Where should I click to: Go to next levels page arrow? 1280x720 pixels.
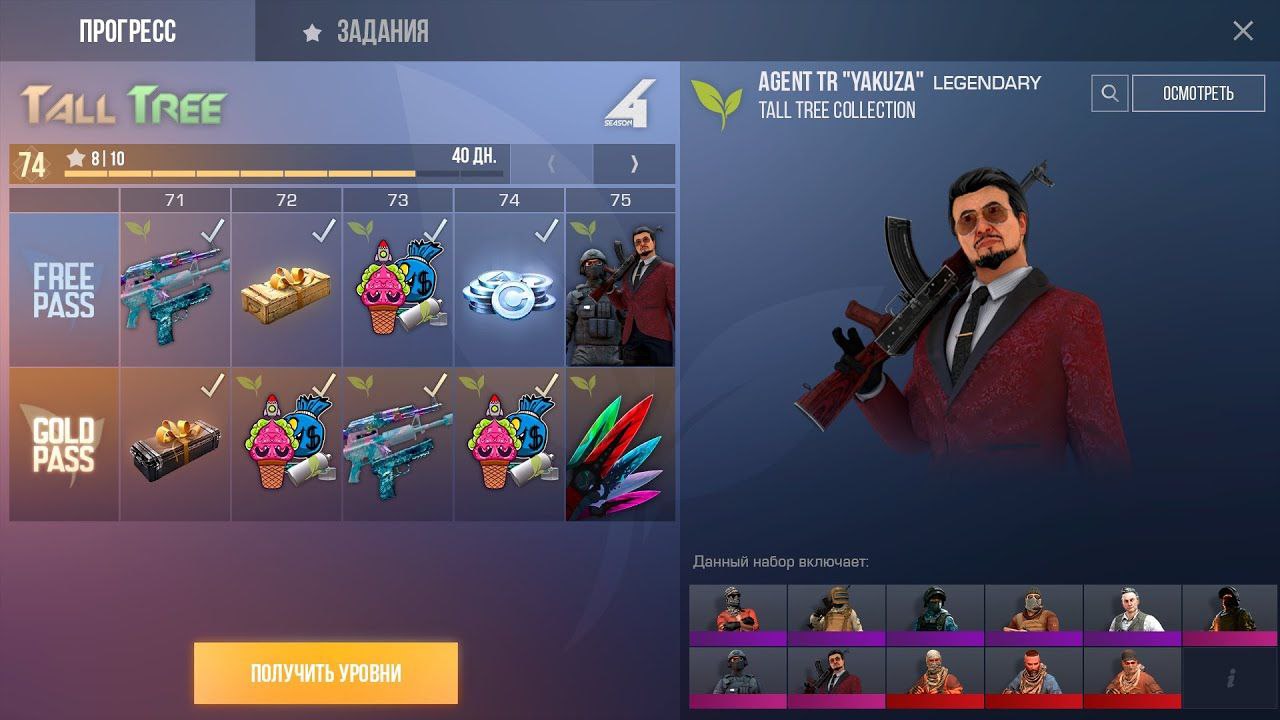click(x=634, y=164)
